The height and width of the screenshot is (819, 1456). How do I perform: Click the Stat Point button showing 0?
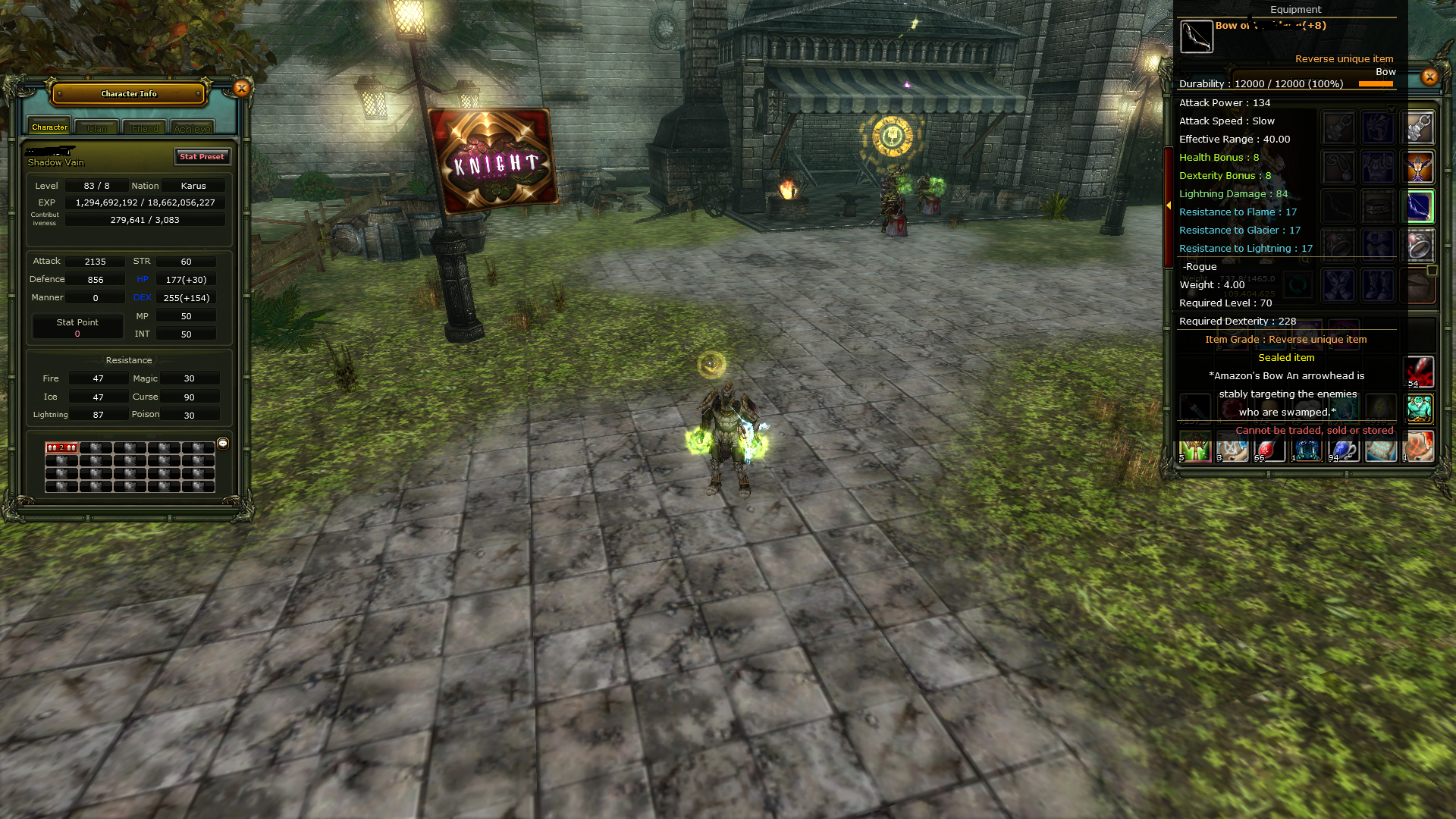click(77, 326)
